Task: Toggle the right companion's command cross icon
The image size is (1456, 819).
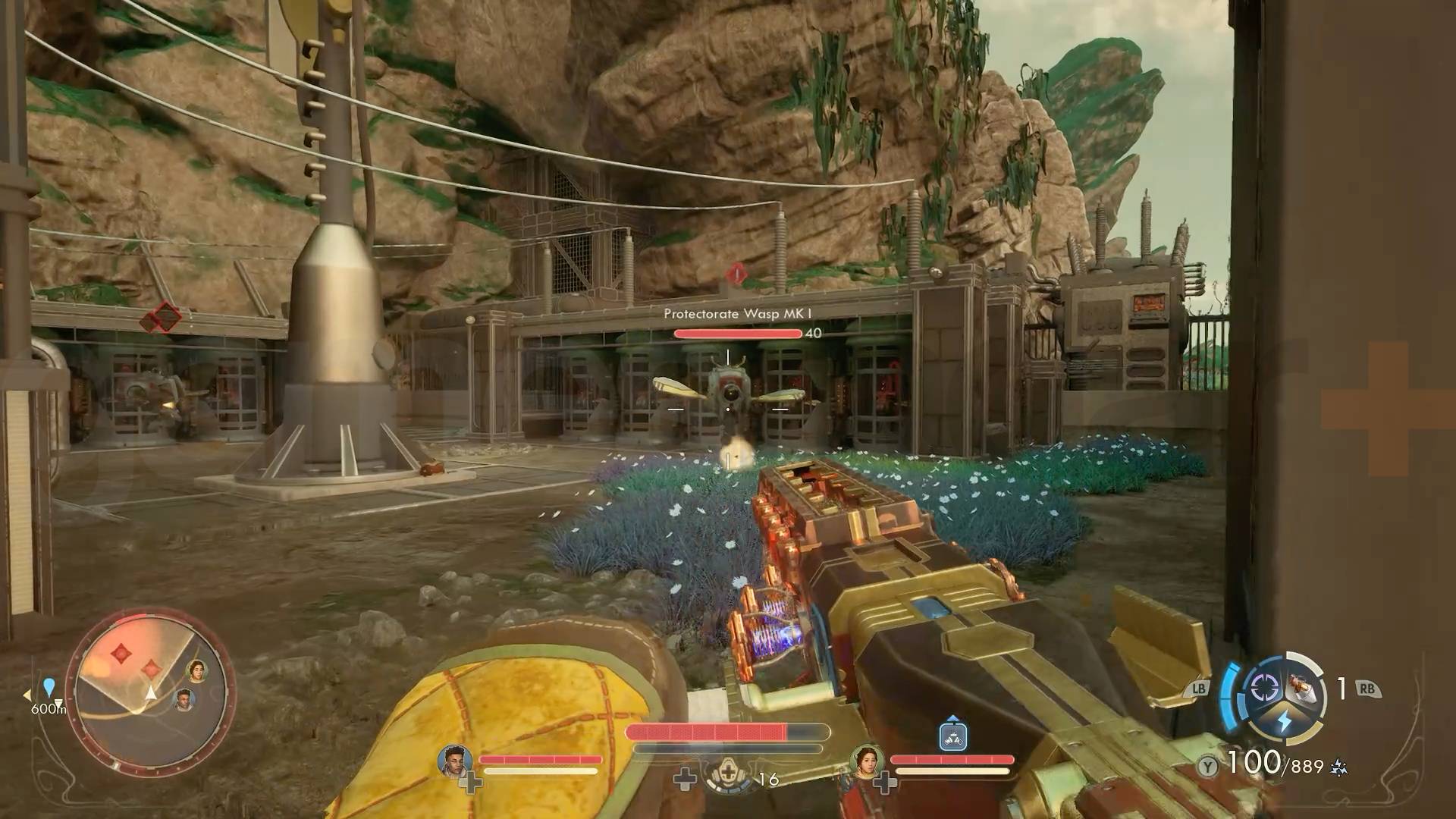Action: [885, 783]
